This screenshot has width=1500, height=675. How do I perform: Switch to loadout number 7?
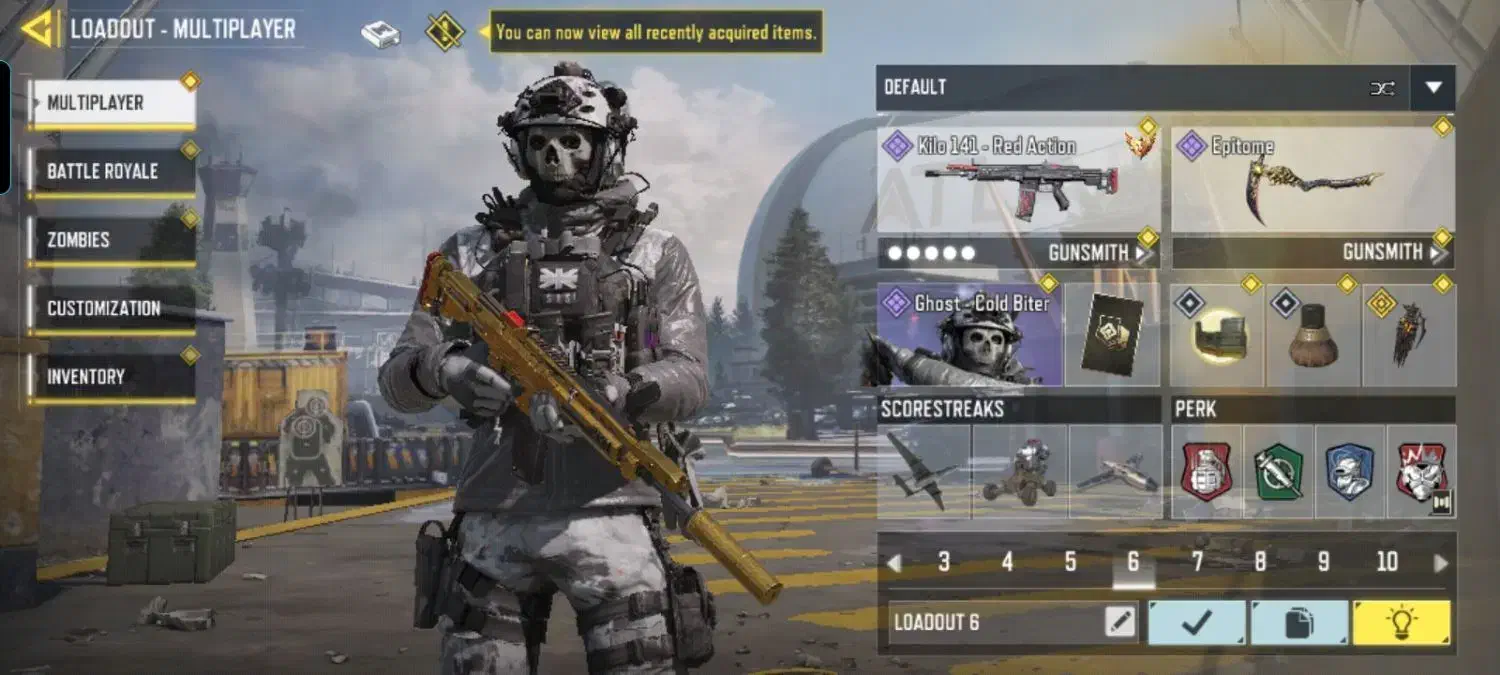click(1197, 563)
